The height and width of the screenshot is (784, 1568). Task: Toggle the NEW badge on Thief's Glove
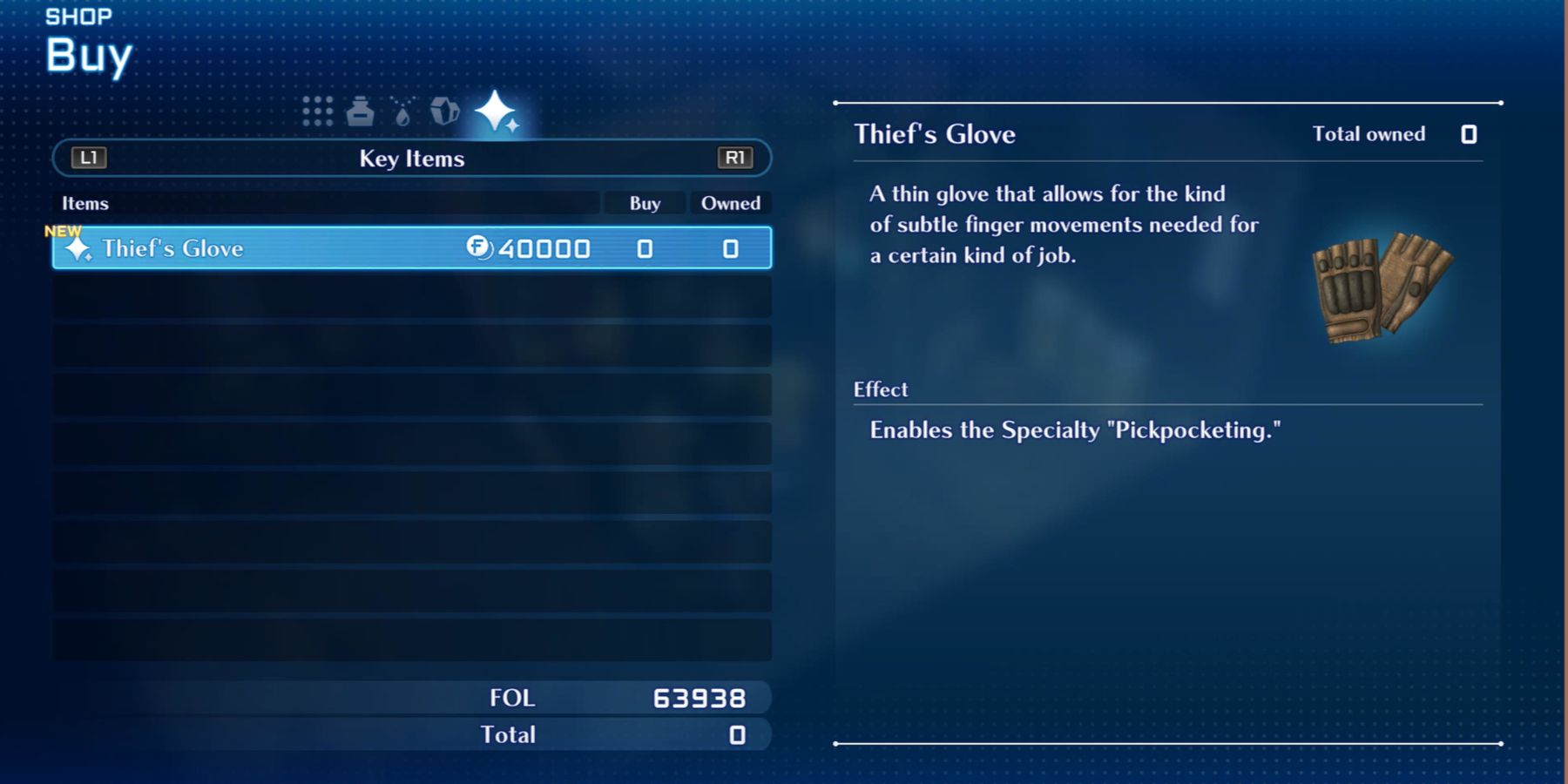pos(63,231)
